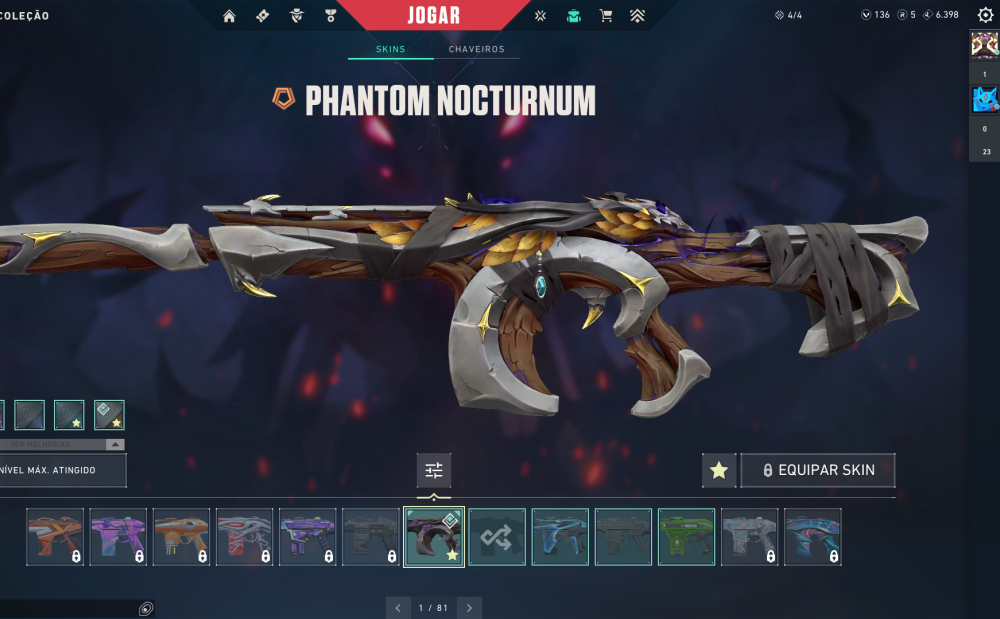Select the random shuffle skin tile
The height and width of the screenshot is (619, 1000).
[497, 537]
